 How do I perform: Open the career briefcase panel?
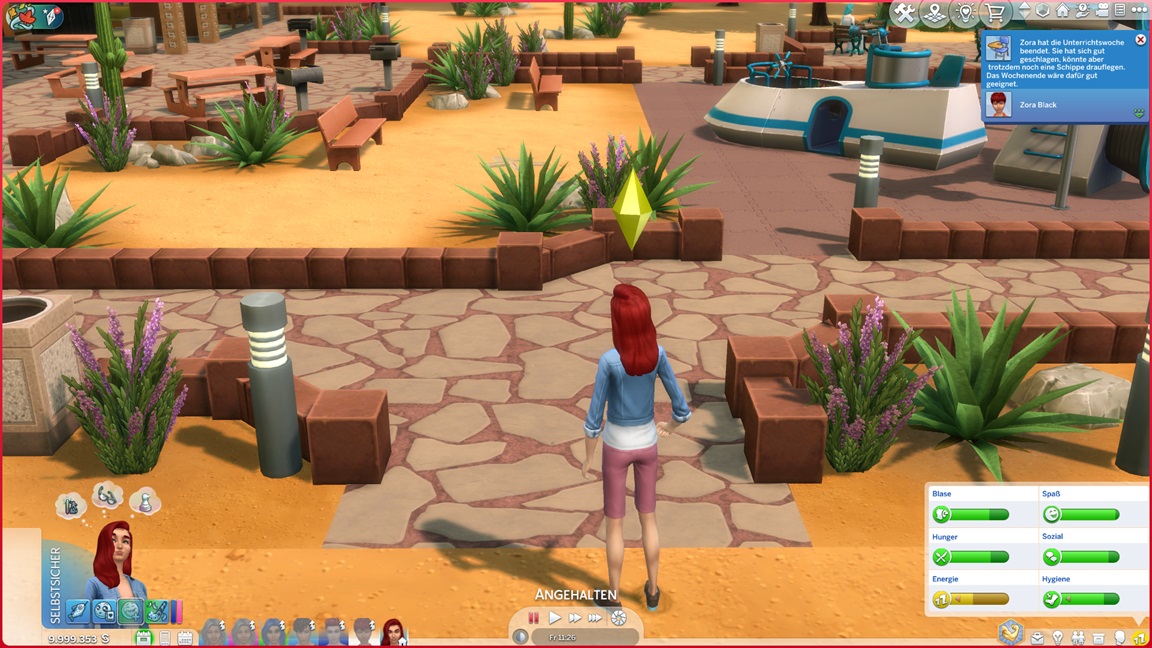(x=1037, y=638)
